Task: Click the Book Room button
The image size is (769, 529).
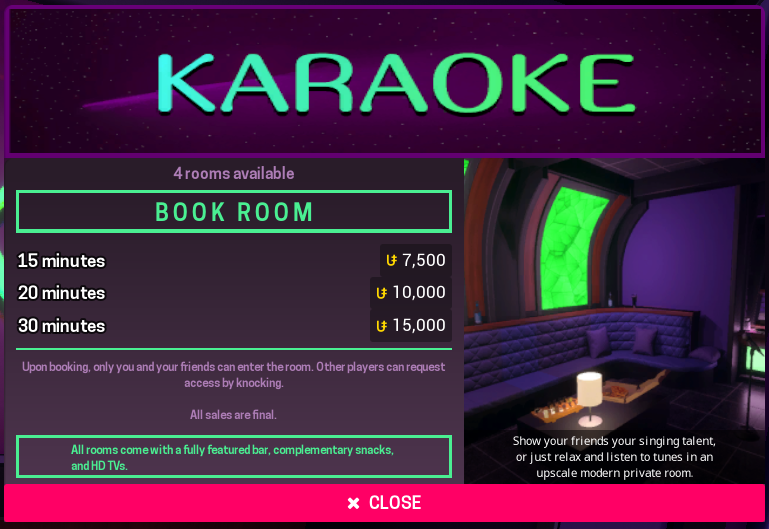Action: [x=234, y=212]
